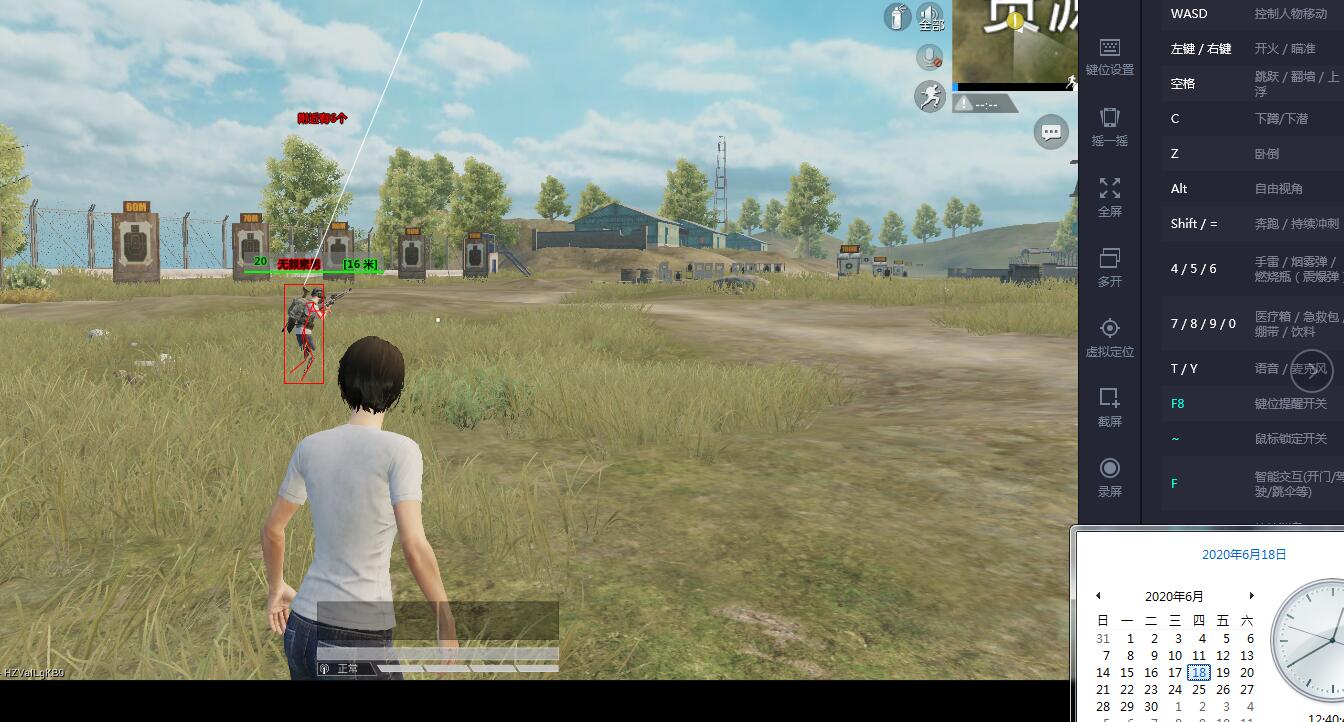Open 虚拟定位 virtual location tool
Viewport: 1344px width, 722px height.
(x=1109, y=337)
